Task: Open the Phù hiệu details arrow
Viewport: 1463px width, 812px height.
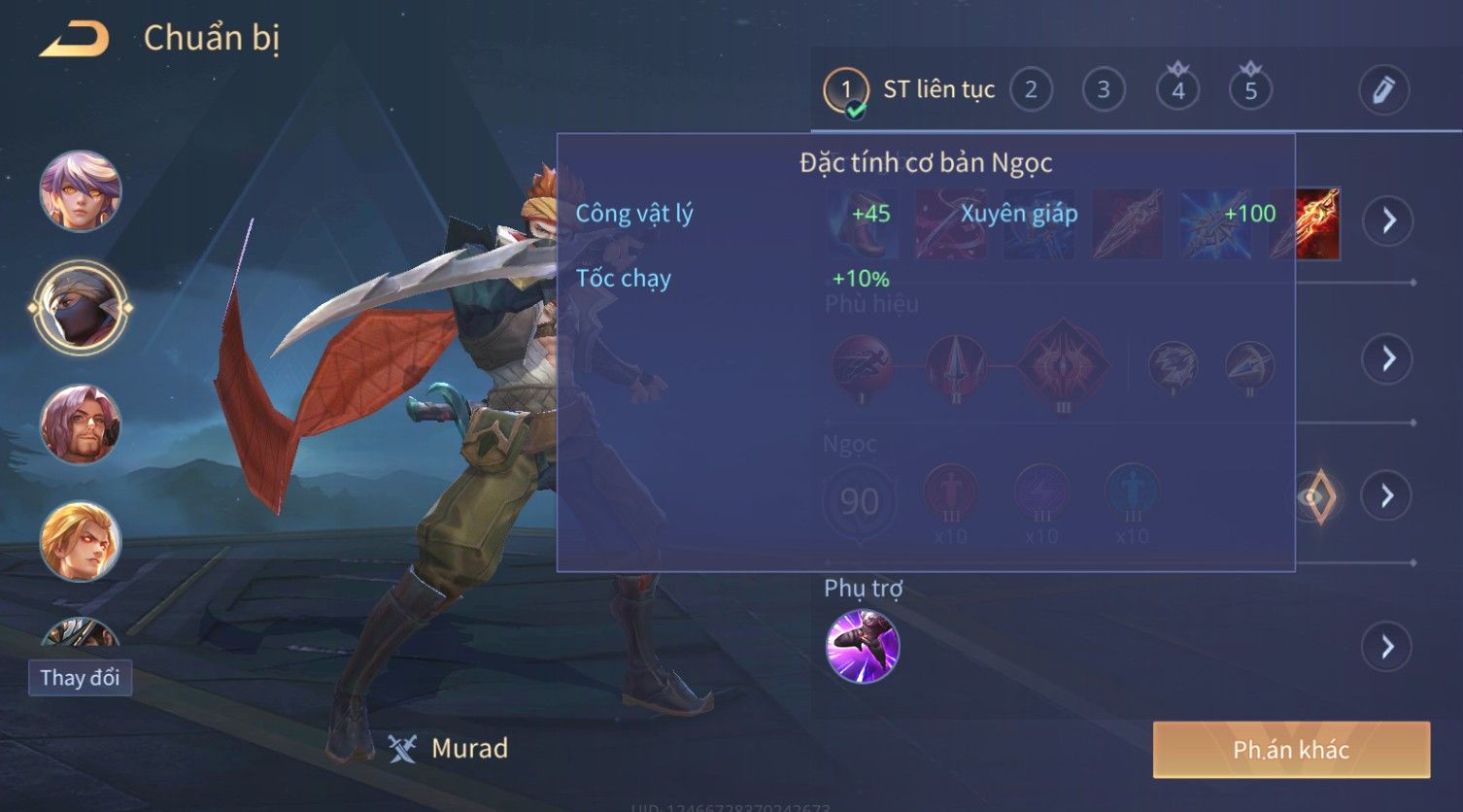Action: [x=1388, y=358]
